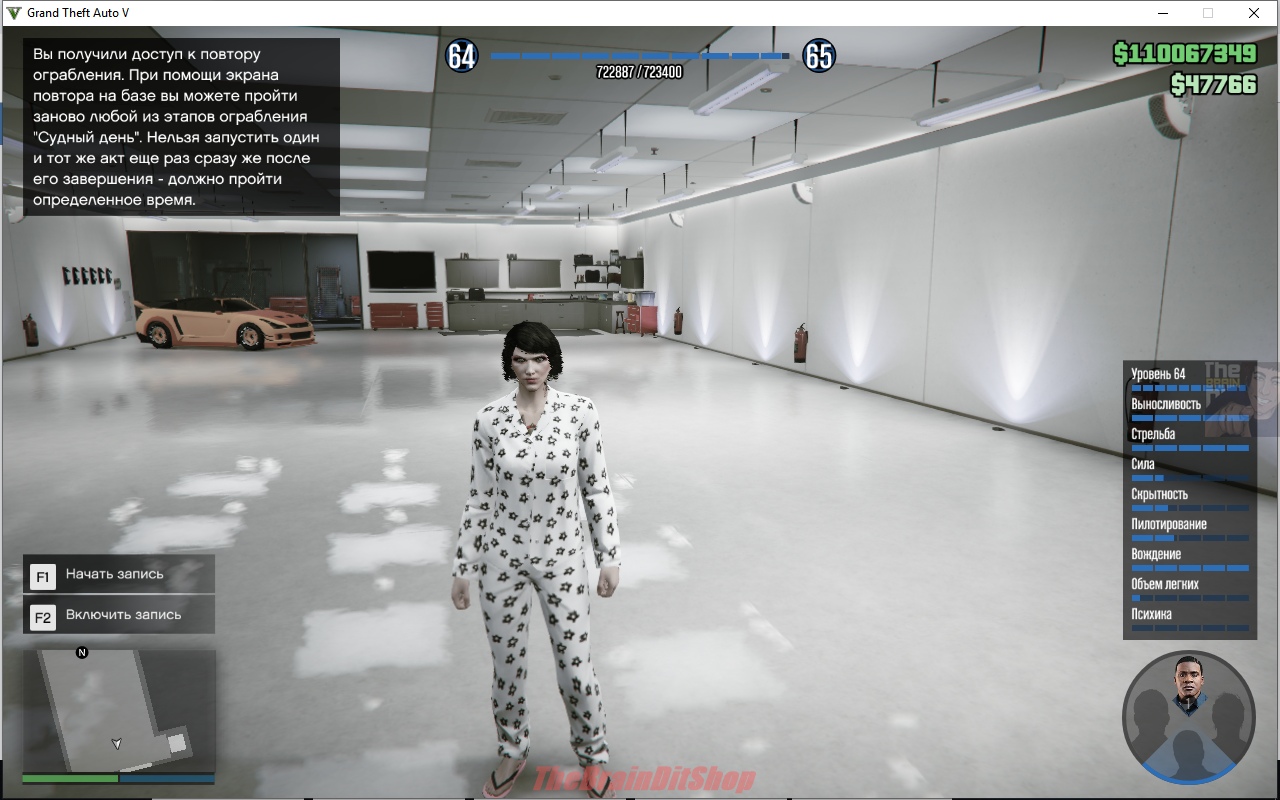Close the Grand Theft Auto V window
The width and height of the screenshot is (1280, 800).
(x=1253, y=13)
